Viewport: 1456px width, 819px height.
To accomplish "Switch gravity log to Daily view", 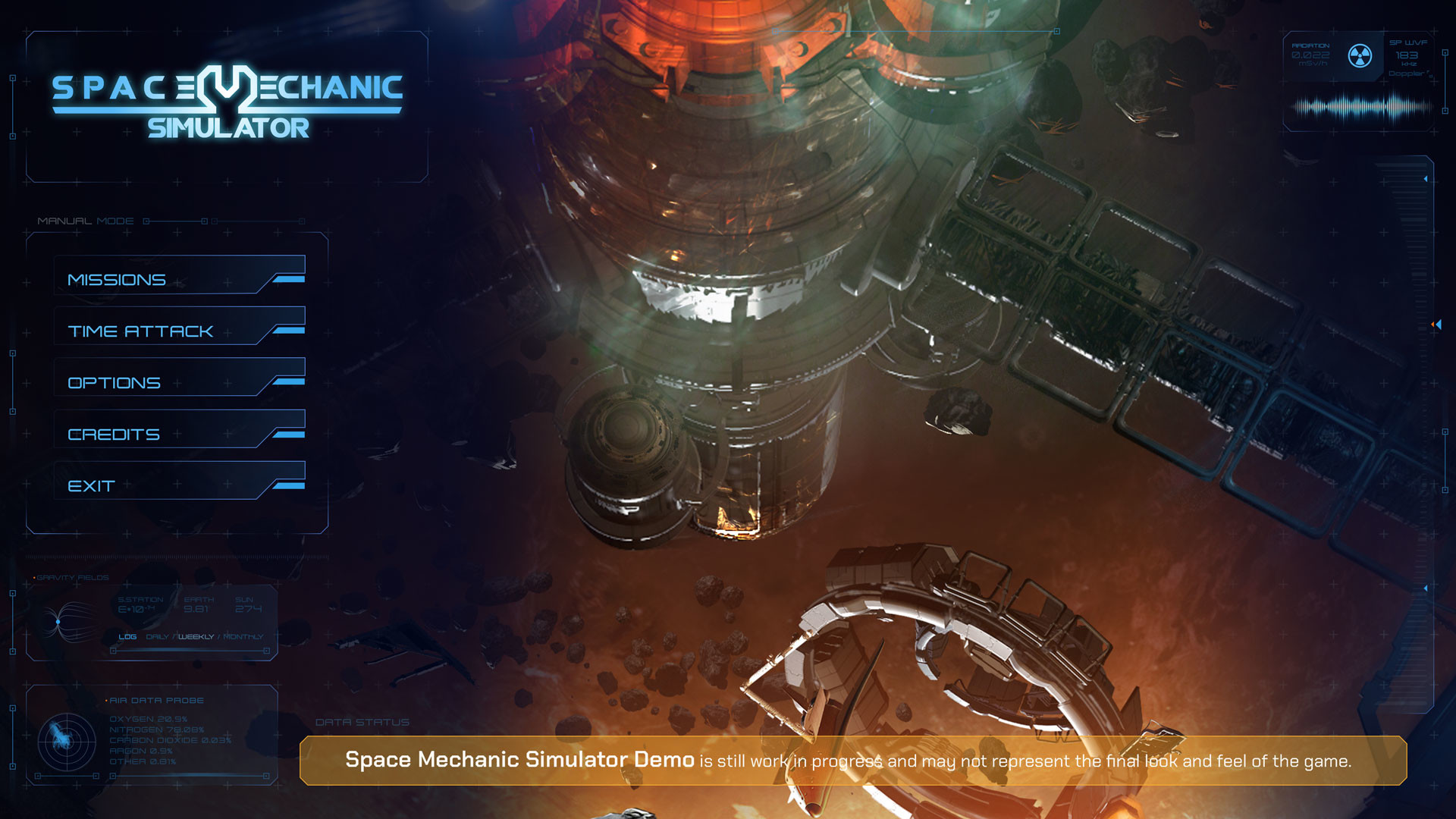I will pos(157,638).
